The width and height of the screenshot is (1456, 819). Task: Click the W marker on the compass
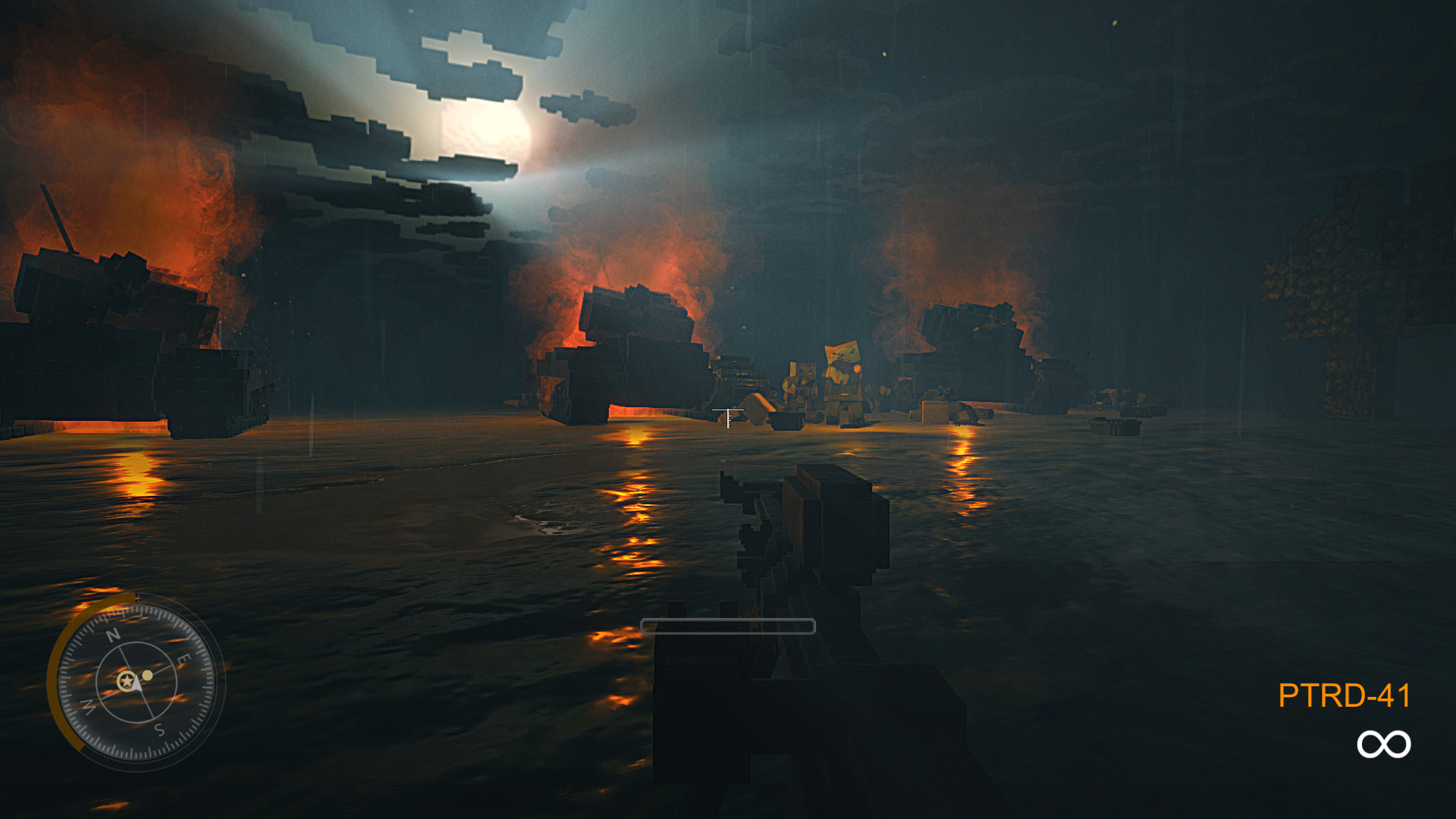89,705
